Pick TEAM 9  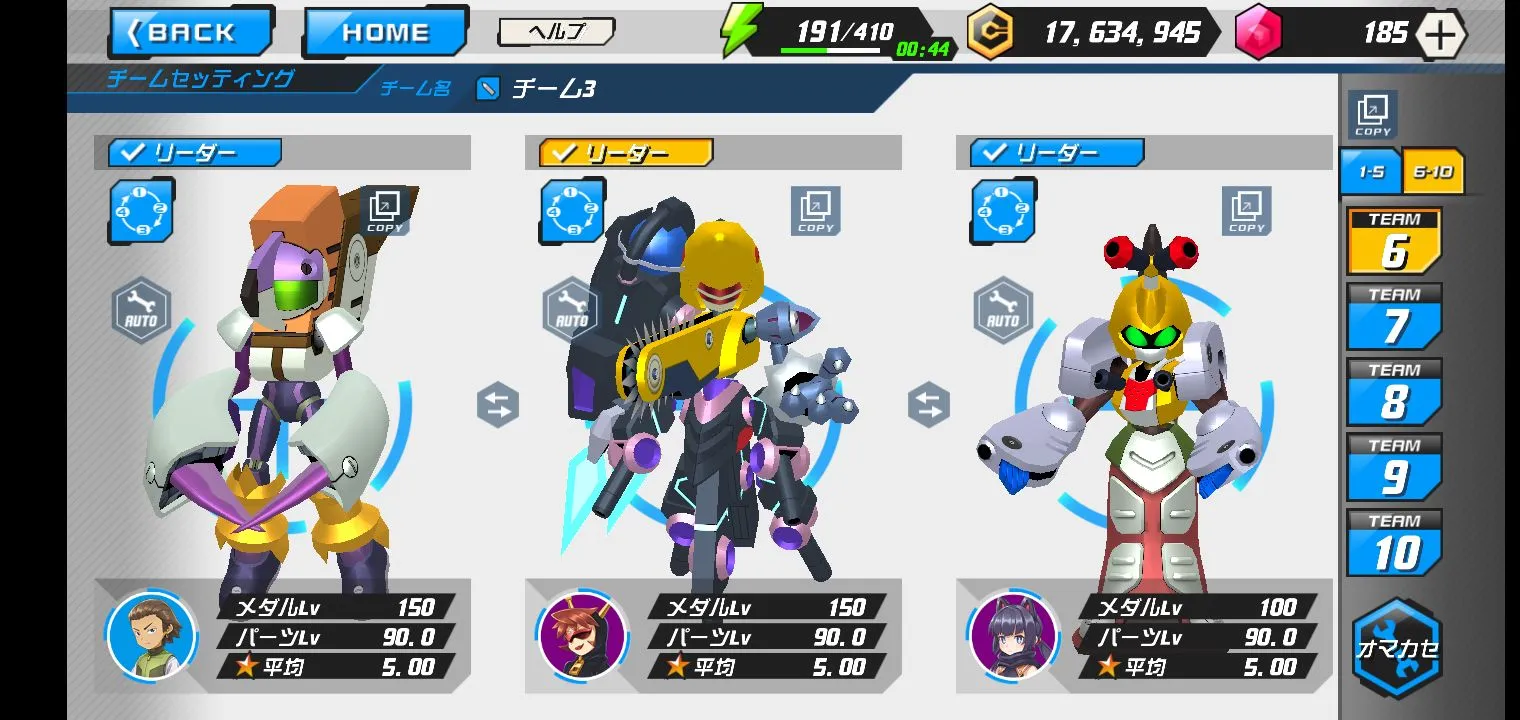(x=1394, y=467)
